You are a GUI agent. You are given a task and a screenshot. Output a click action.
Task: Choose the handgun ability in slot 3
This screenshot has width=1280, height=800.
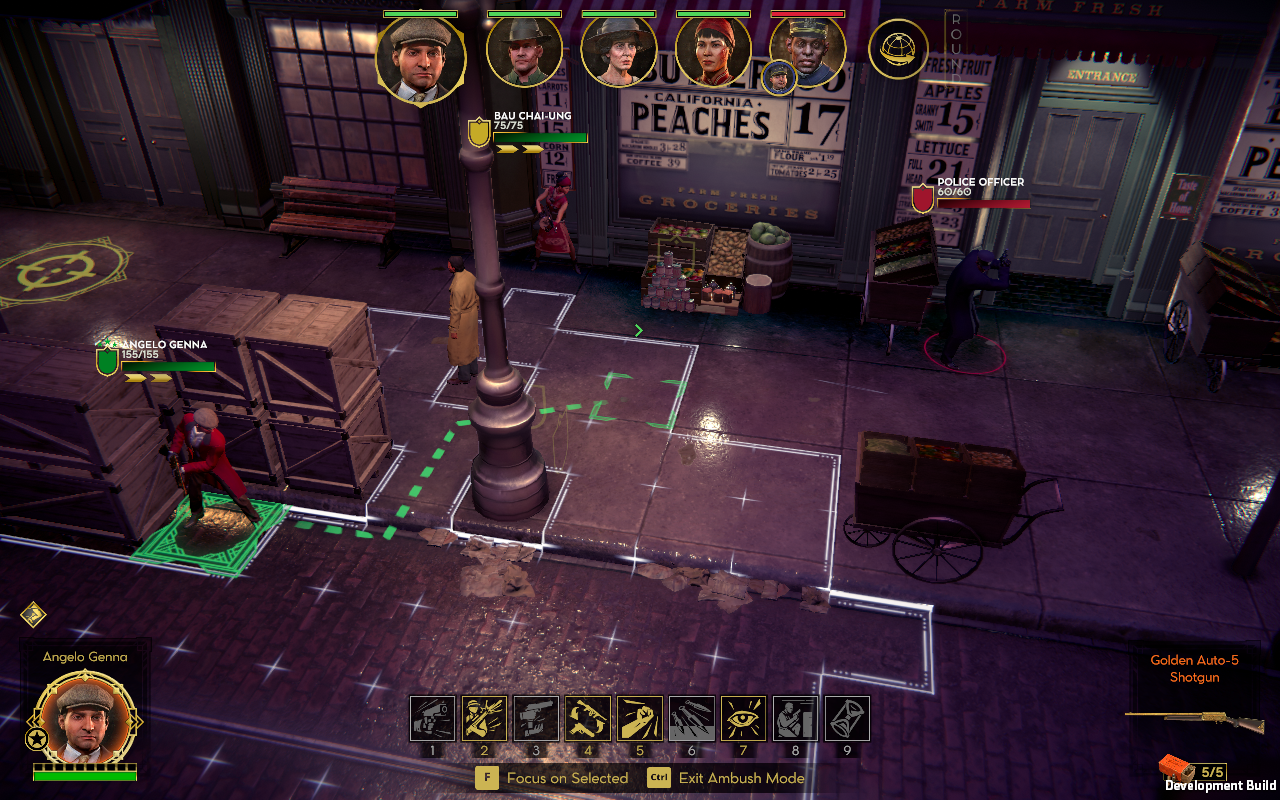(x=536, y=718)
